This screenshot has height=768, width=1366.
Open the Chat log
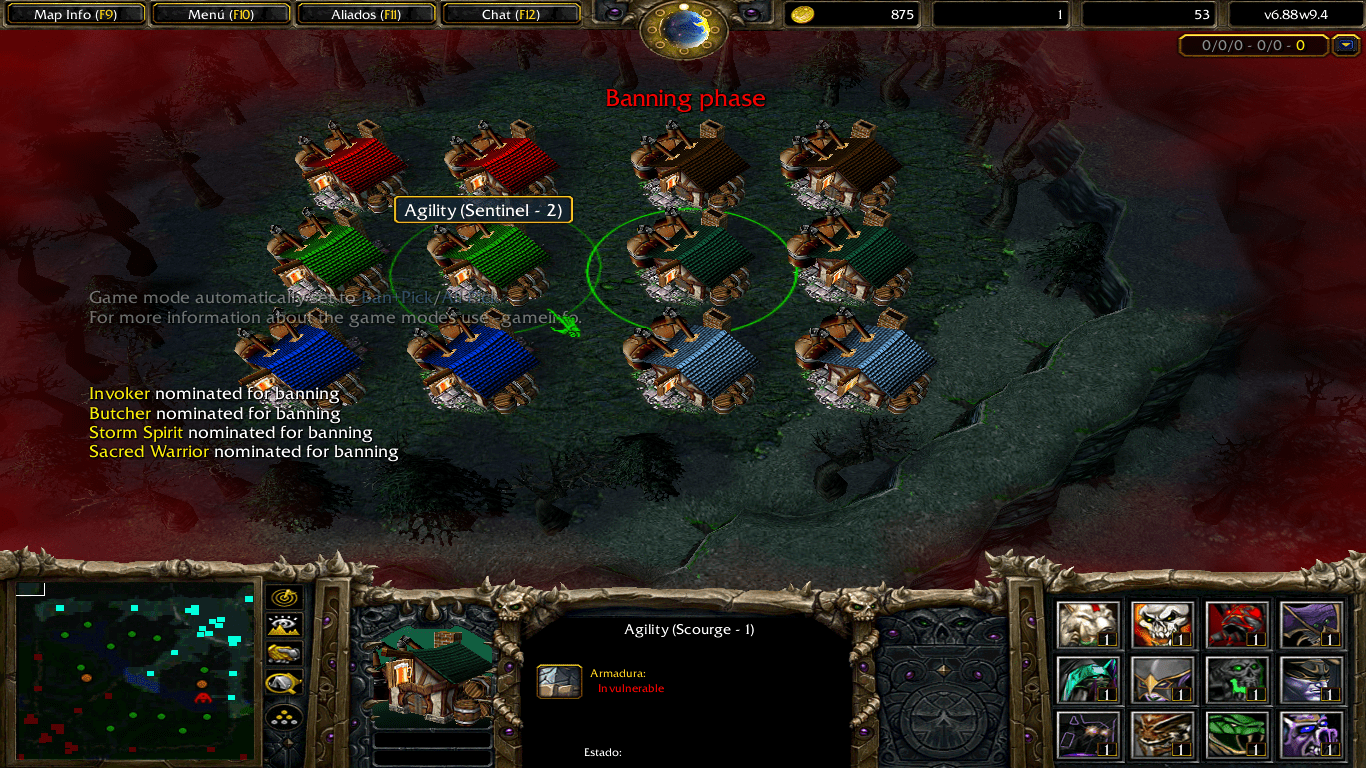(x=510, y=15)
